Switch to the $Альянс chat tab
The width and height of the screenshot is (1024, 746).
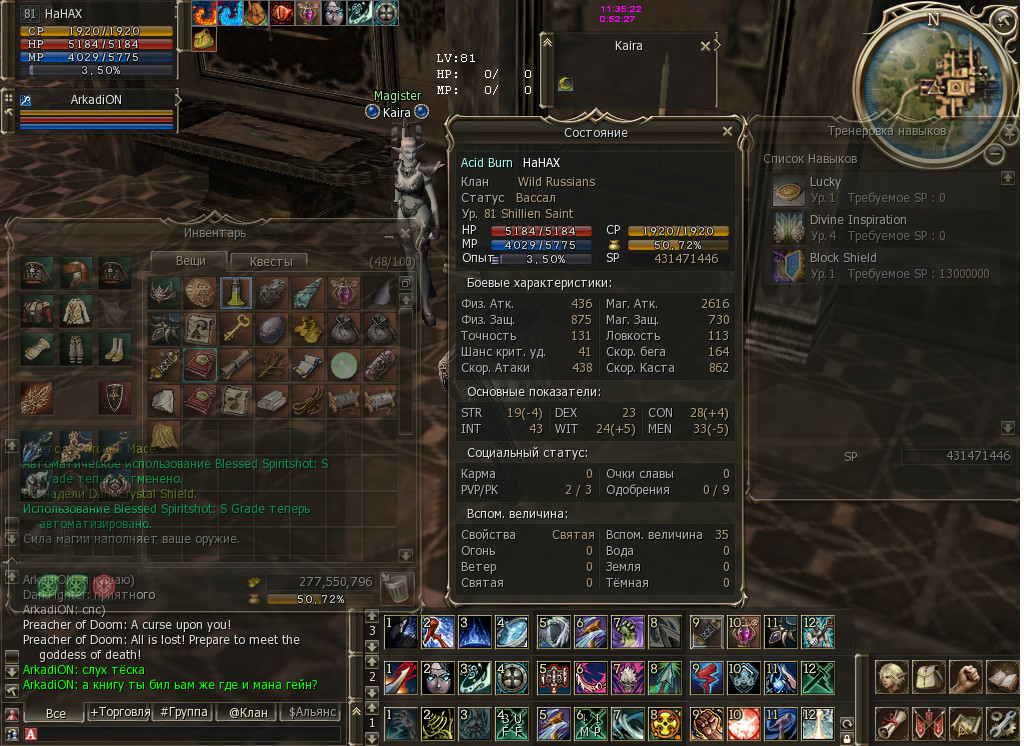pyautogui.click(x=311, y=712)
